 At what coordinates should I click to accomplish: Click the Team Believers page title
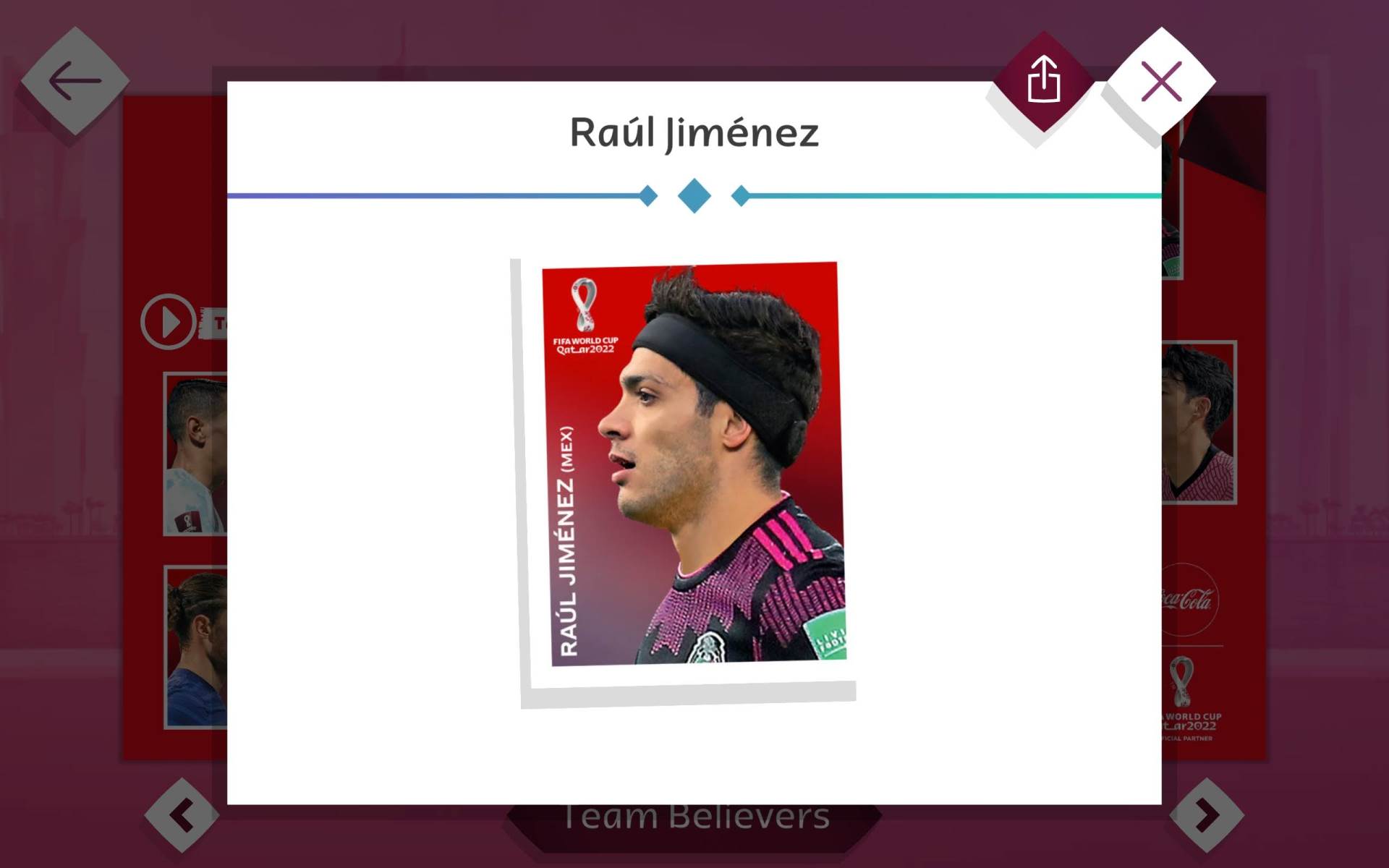[x=697, y=816]
